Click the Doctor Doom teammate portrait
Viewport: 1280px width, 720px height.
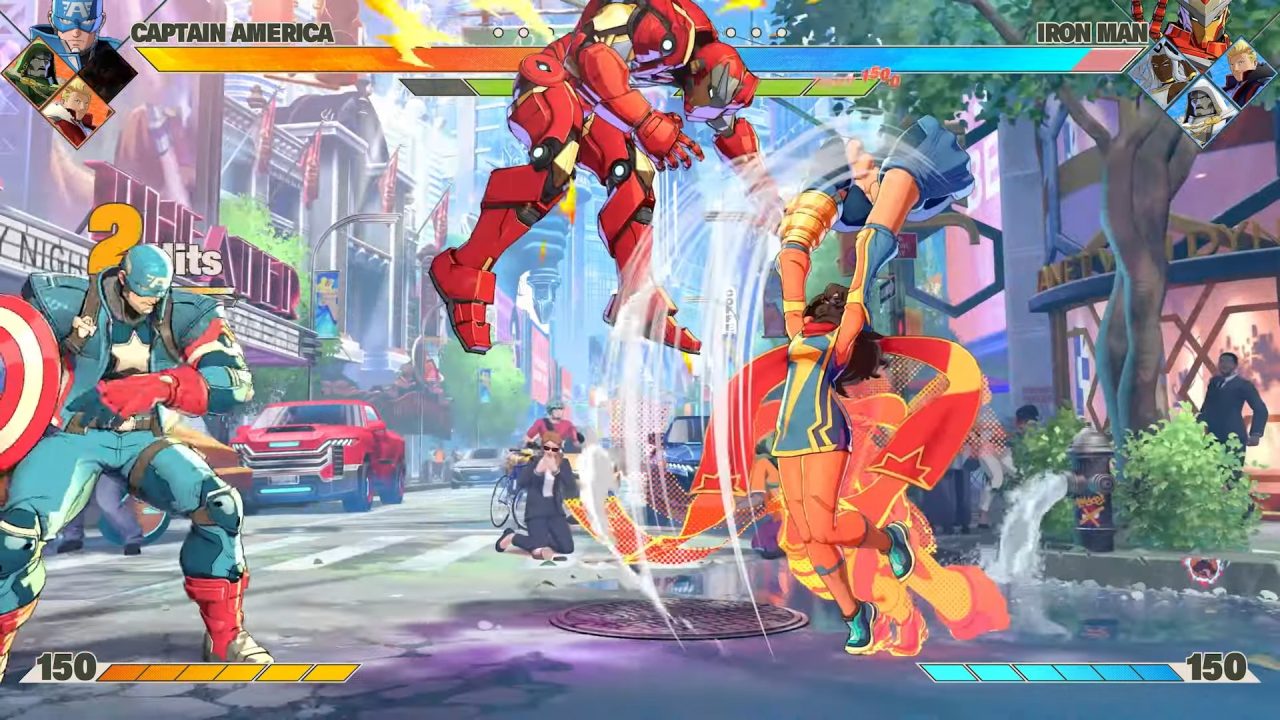tap(40, 70)
